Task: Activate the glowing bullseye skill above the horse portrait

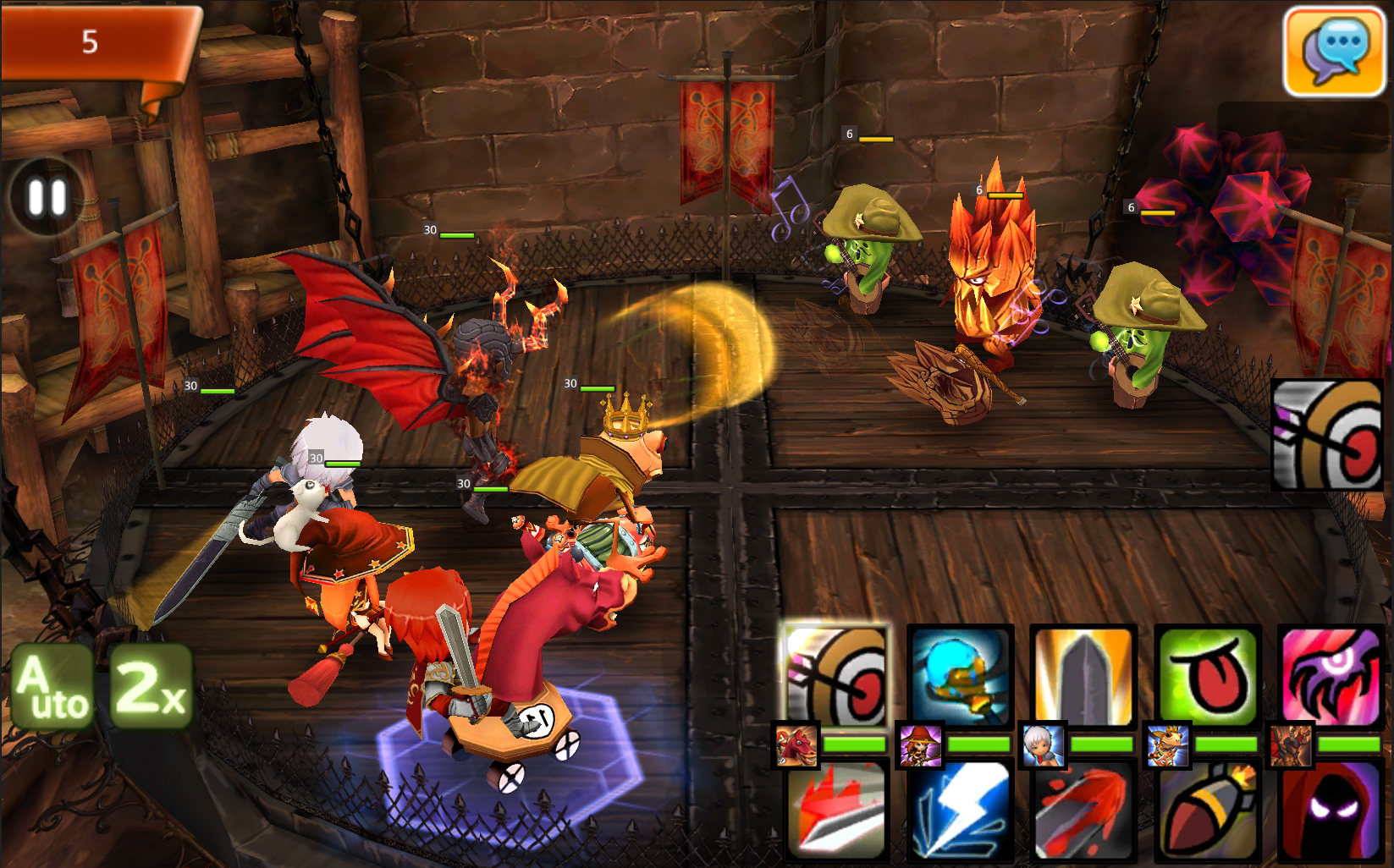Action: [836, 676]
